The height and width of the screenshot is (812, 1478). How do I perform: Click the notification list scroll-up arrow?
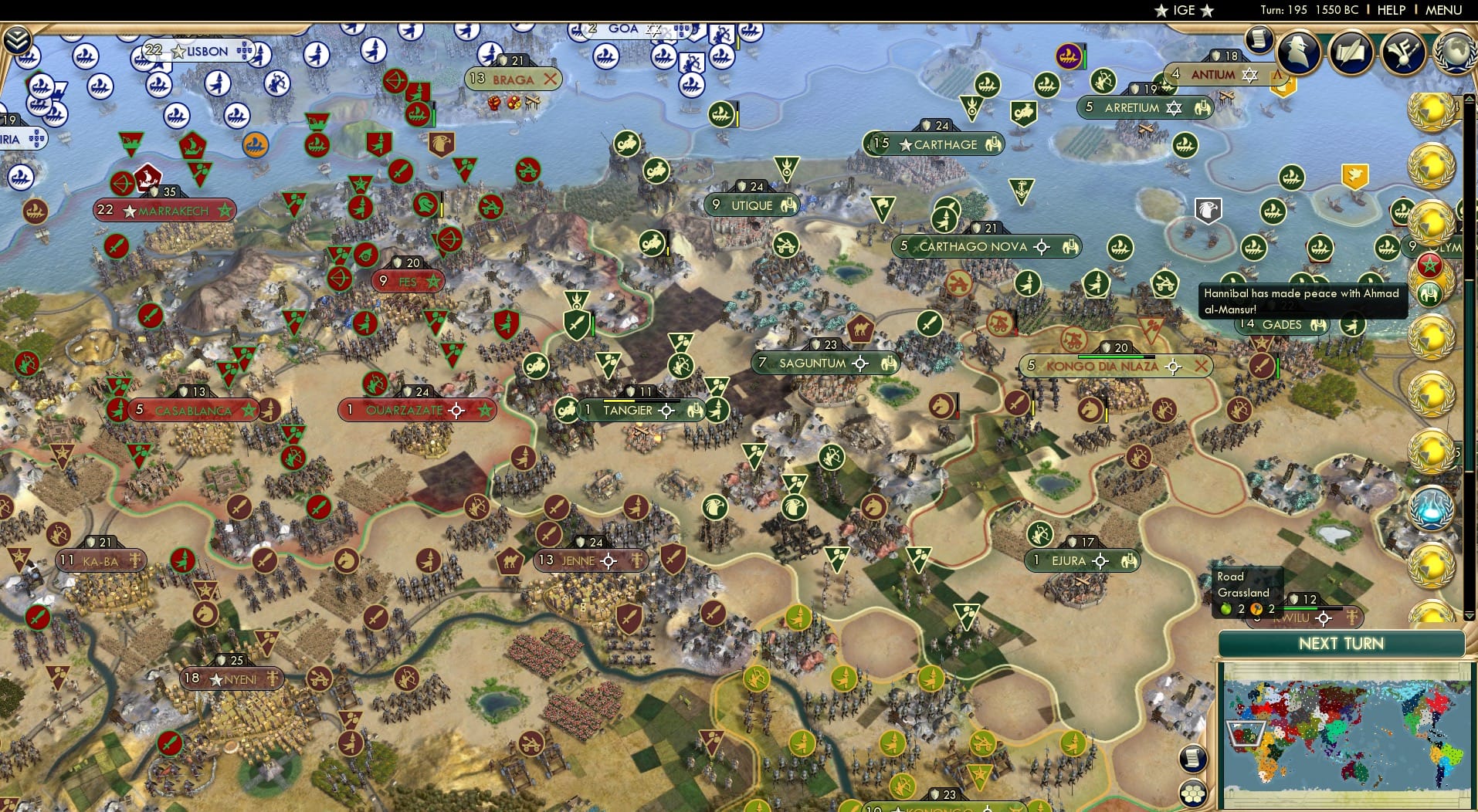(1469, 97)
